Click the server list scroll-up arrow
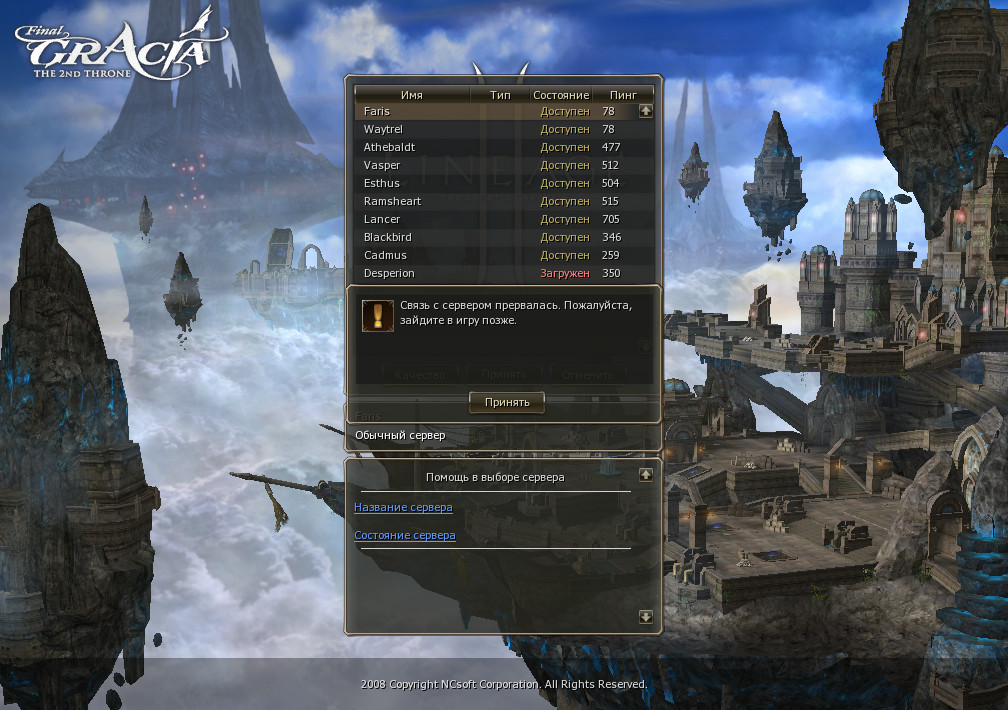The height and width of the screenshot is (710, 1008). point(646,110)
